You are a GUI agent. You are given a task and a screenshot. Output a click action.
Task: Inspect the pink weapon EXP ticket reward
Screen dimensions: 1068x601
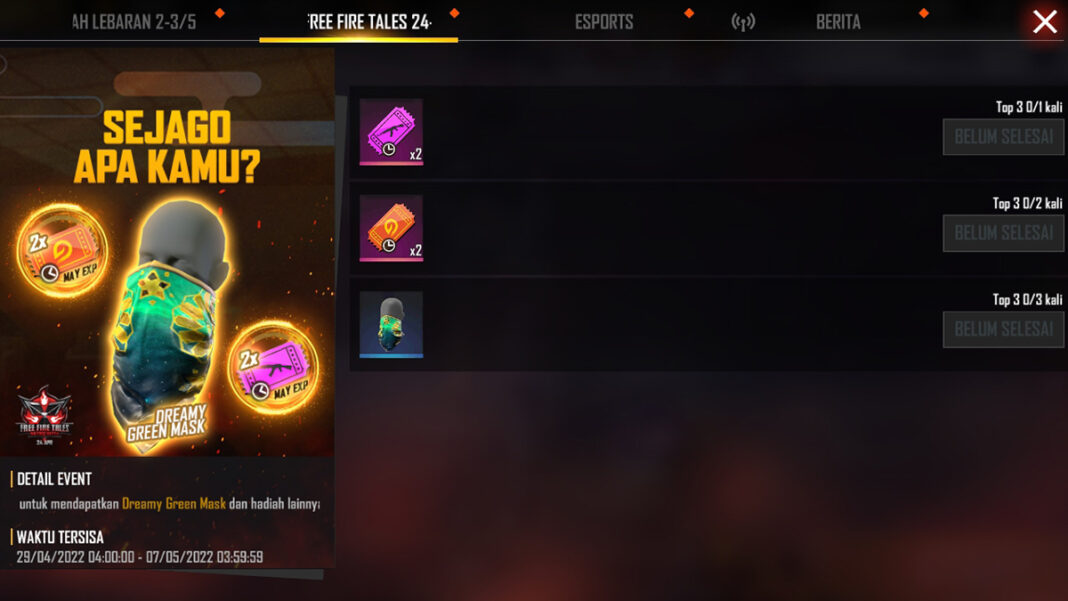391,132
